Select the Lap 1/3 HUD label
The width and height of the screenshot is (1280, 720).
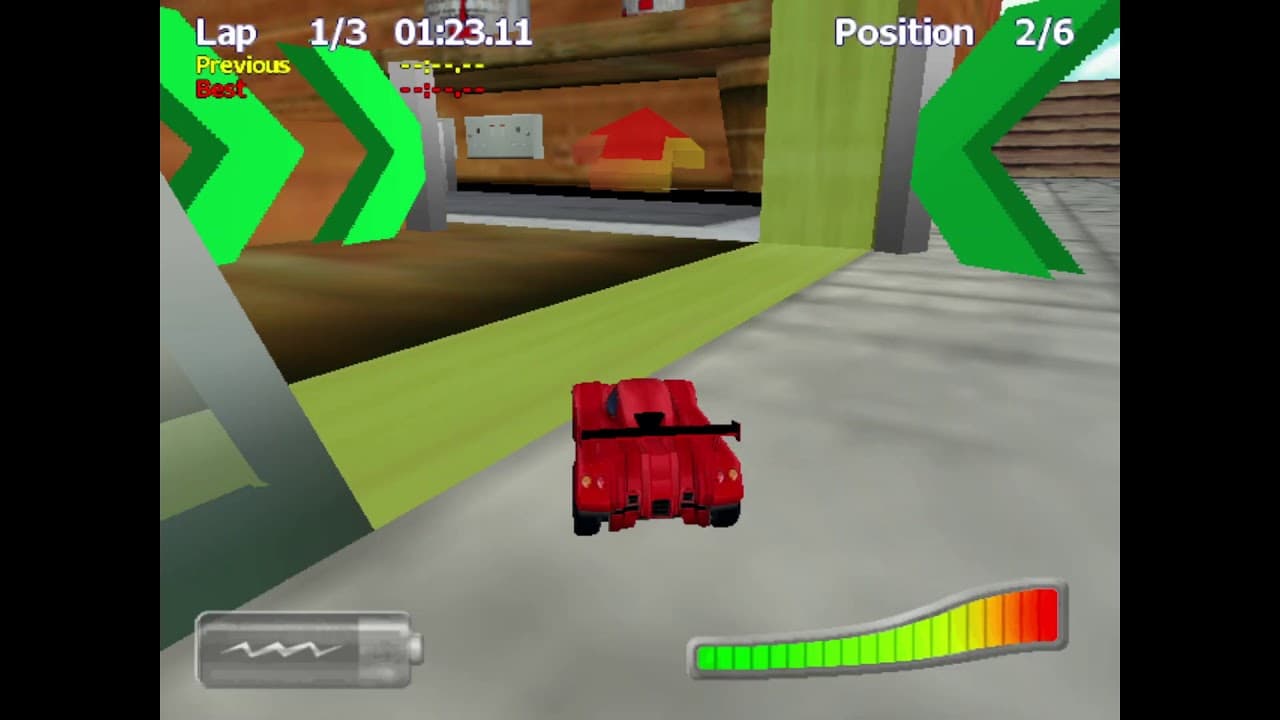228,33
